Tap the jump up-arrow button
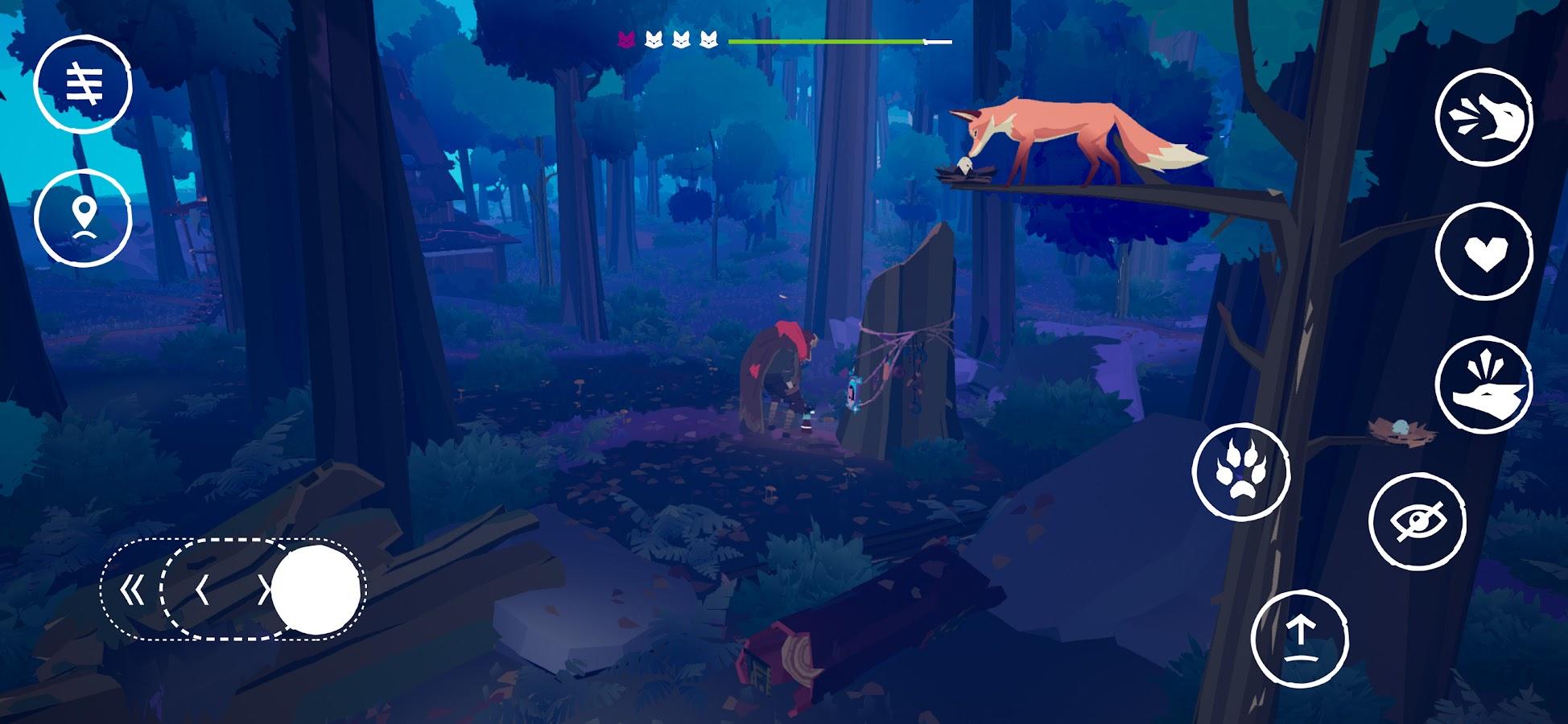This screenshot has width=1568, height=724. 1299,639
